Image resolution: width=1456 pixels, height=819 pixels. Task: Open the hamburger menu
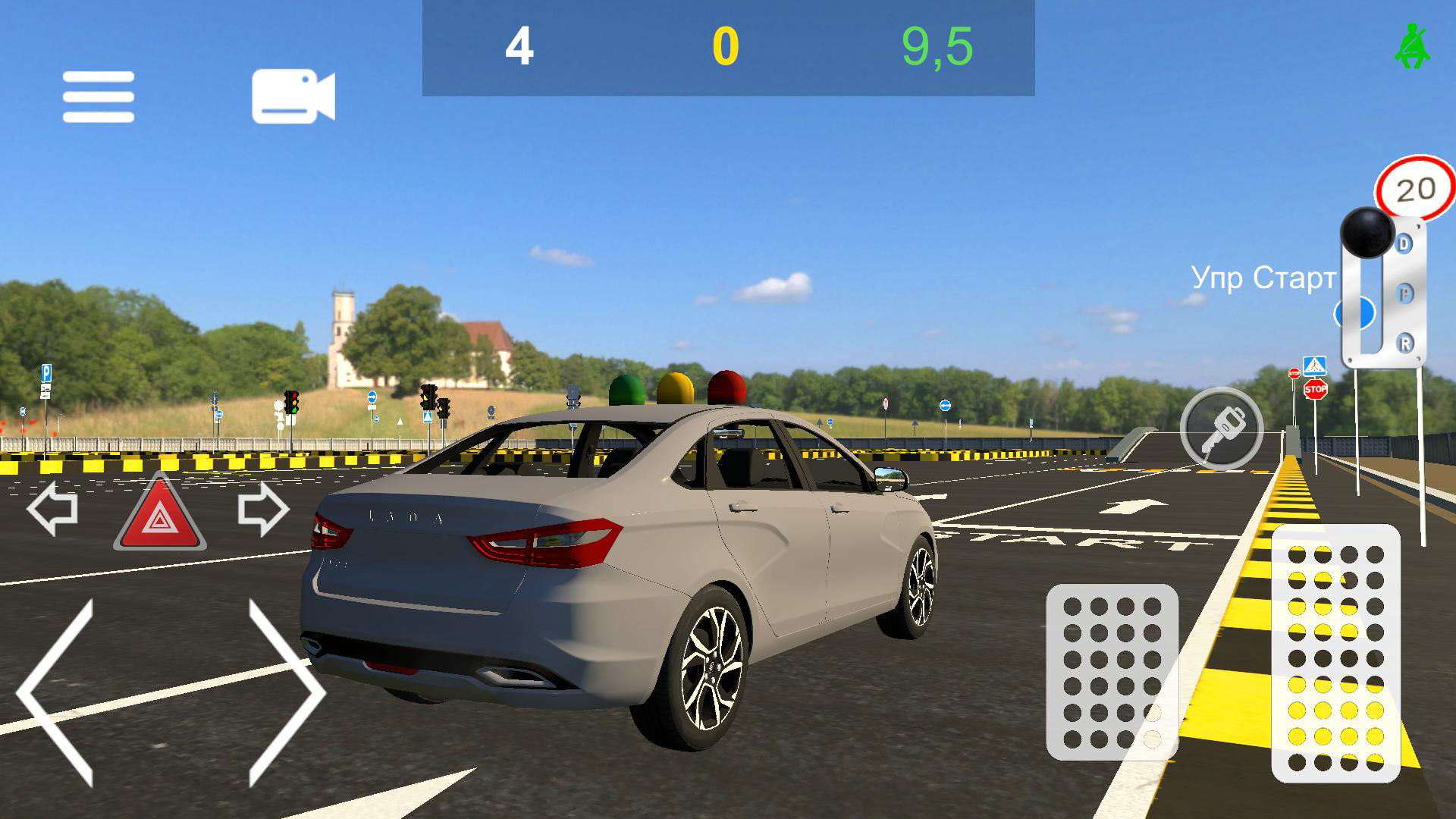point(99,97)
